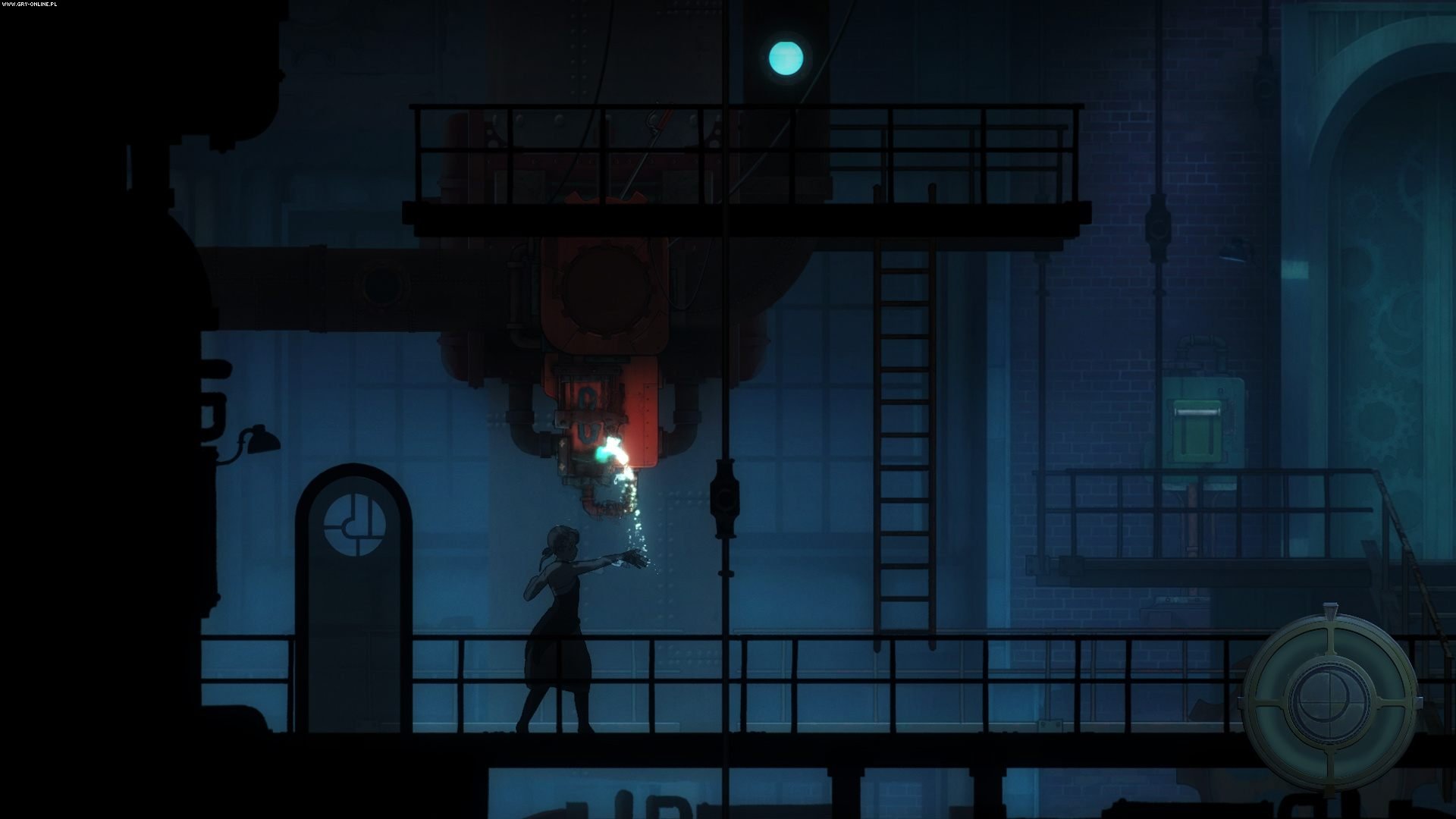This screenshot has height=819, width=1456.
Task: Click the round brass dial HUD gauge
Action: 1331,698
